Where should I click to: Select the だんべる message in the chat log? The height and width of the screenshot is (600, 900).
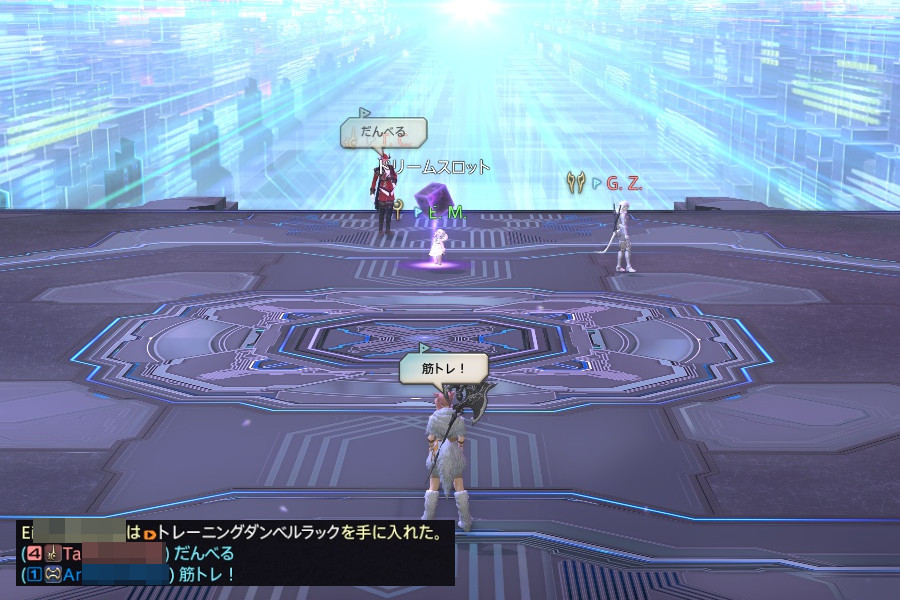[x=204, y=554]
